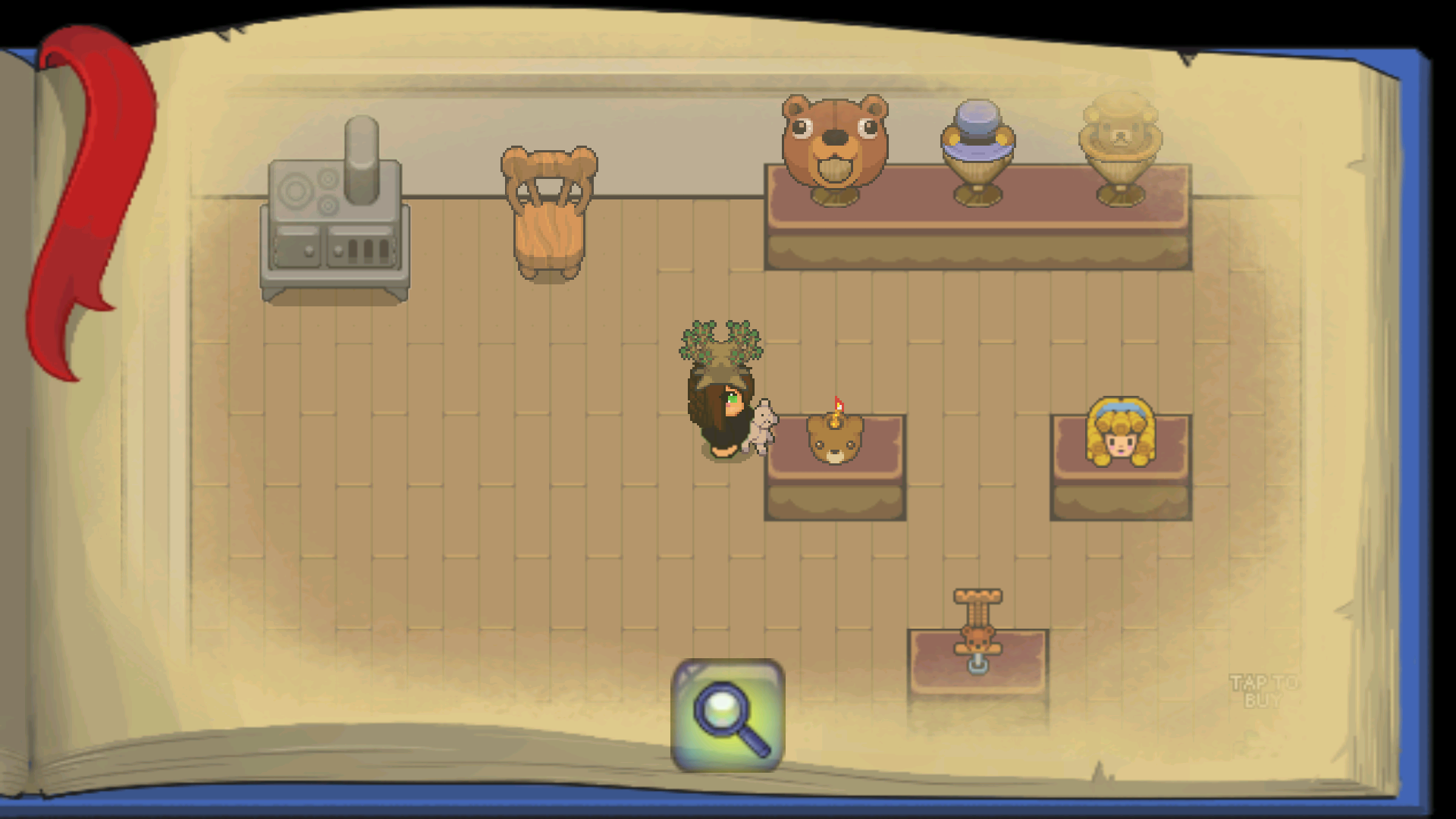Tap the magnifying glass button

pyautogui.click(x=727, y=715)
